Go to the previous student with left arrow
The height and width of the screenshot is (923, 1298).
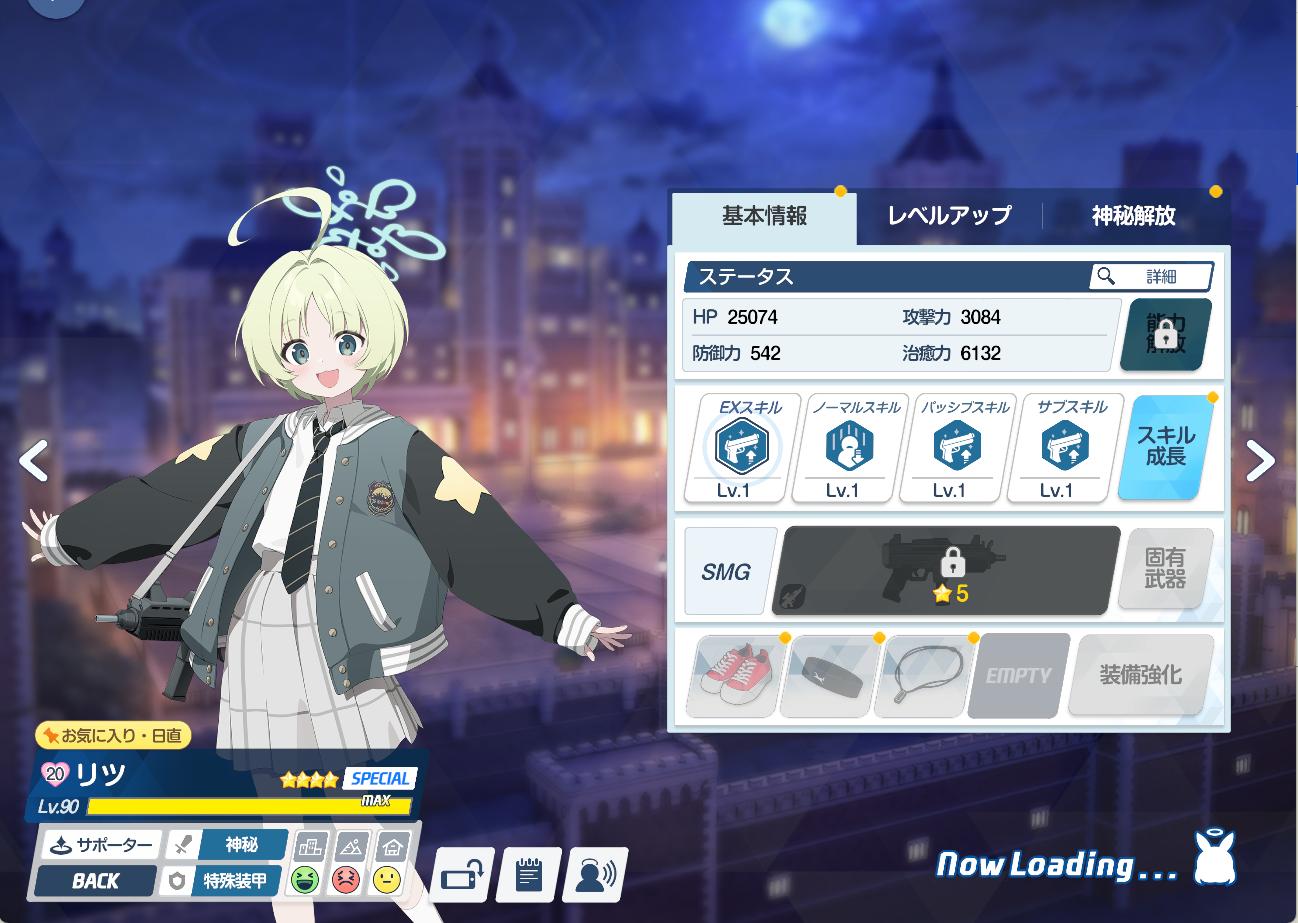(34, 461)
